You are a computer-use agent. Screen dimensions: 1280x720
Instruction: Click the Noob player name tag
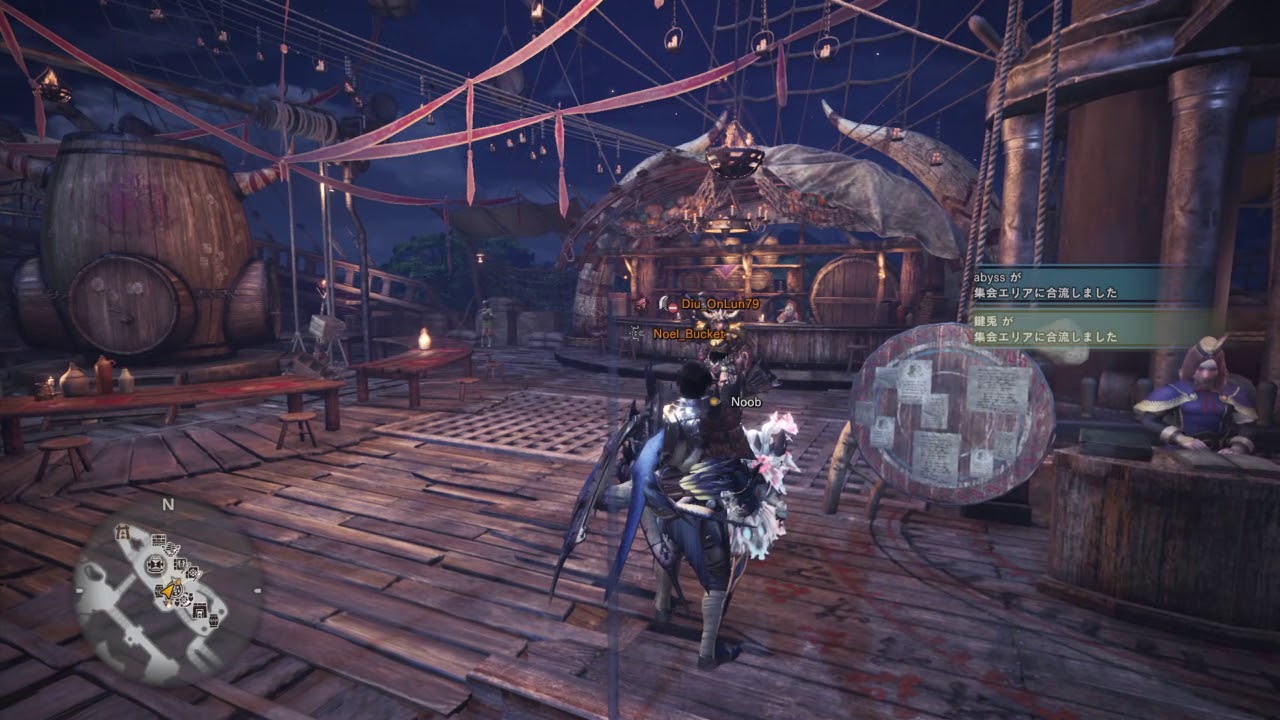pyautogui.click(x=746, y=402)
